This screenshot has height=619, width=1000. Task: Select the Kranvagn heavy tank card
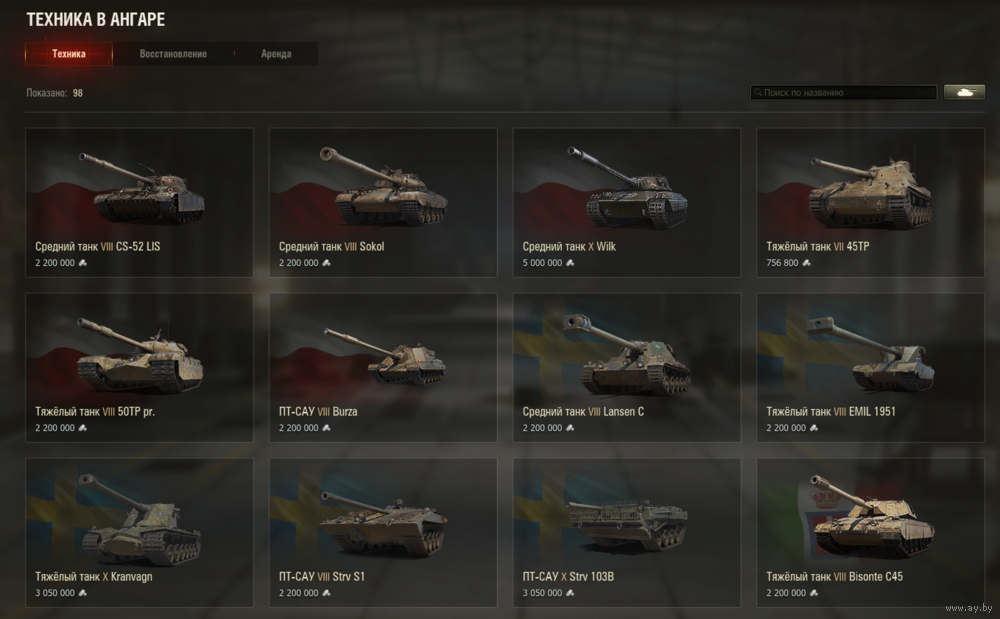[139, 532]
